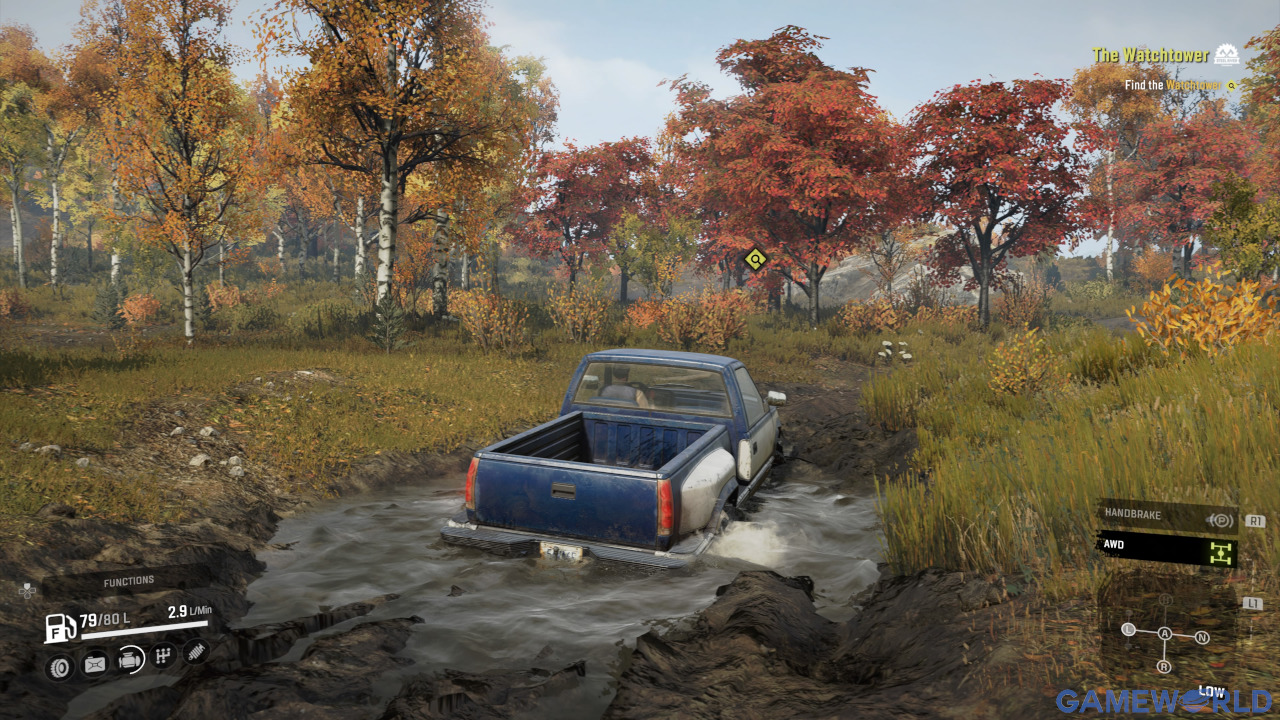Screen dimensions: 1280x720
Task: Click the Gameworld watermark logo
Action: [1164, 700]
